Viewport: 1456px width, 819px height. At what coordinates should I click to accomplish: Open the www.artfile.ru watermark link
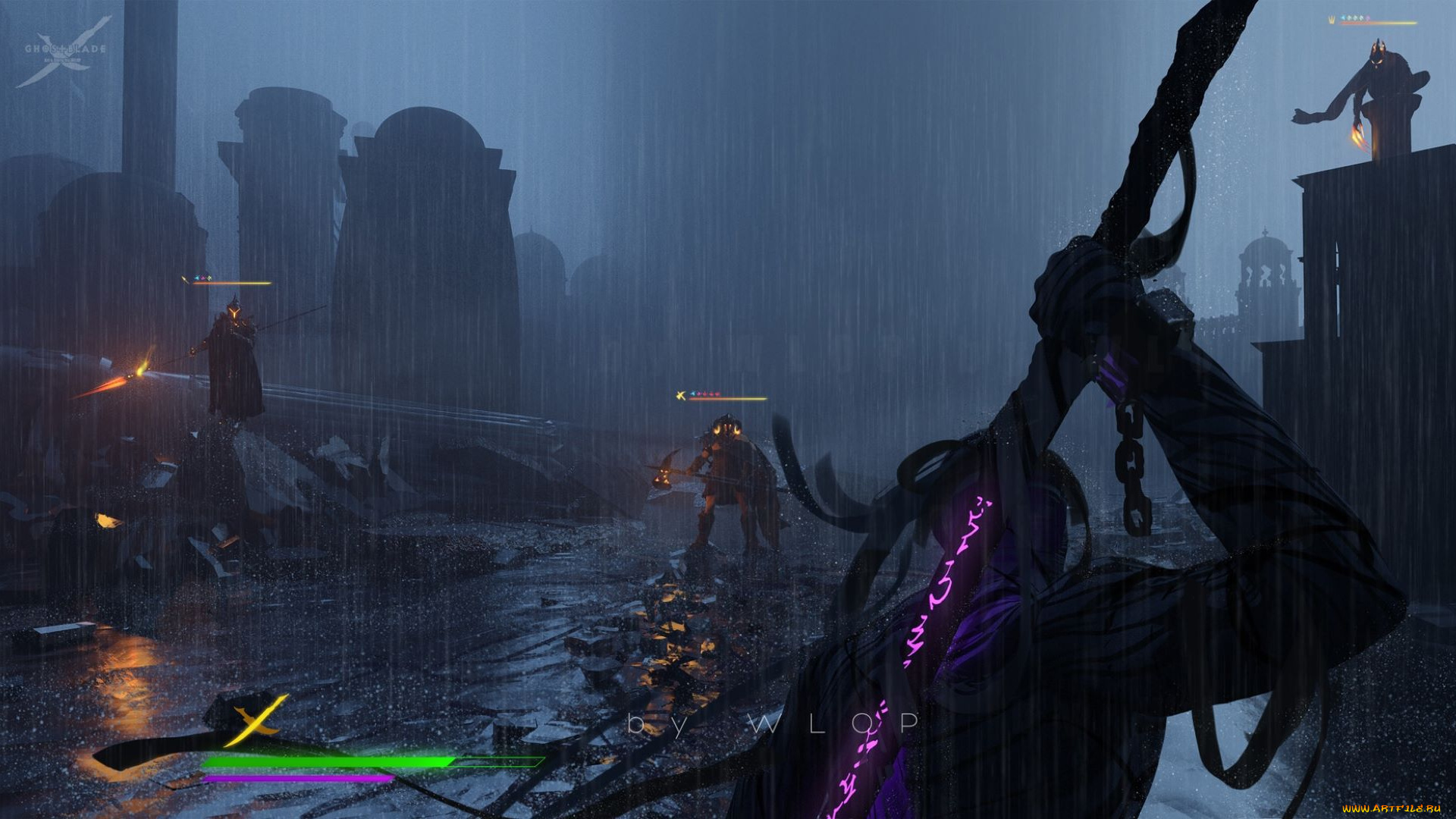click(1391, 808)
